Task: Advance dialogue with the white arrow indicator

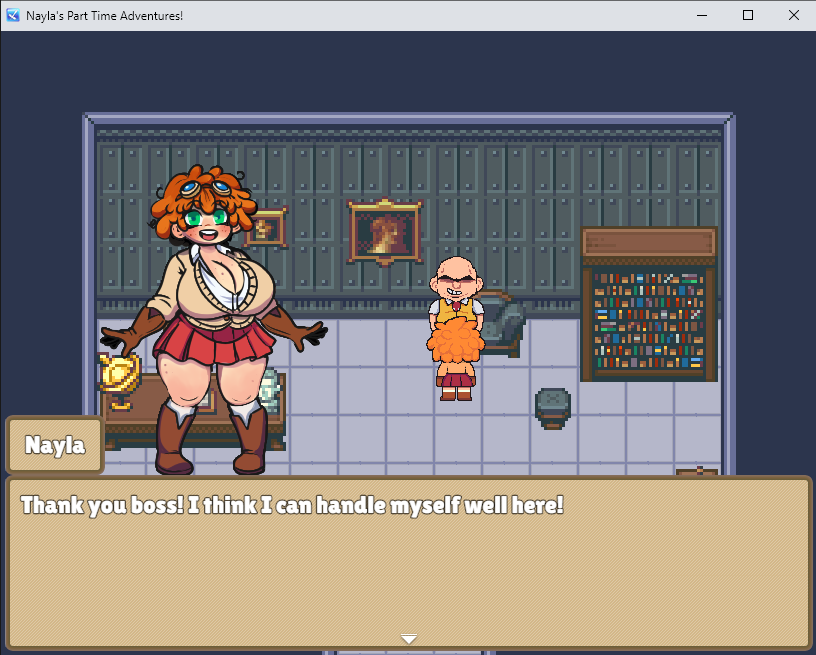Action: tap(408, 639)
